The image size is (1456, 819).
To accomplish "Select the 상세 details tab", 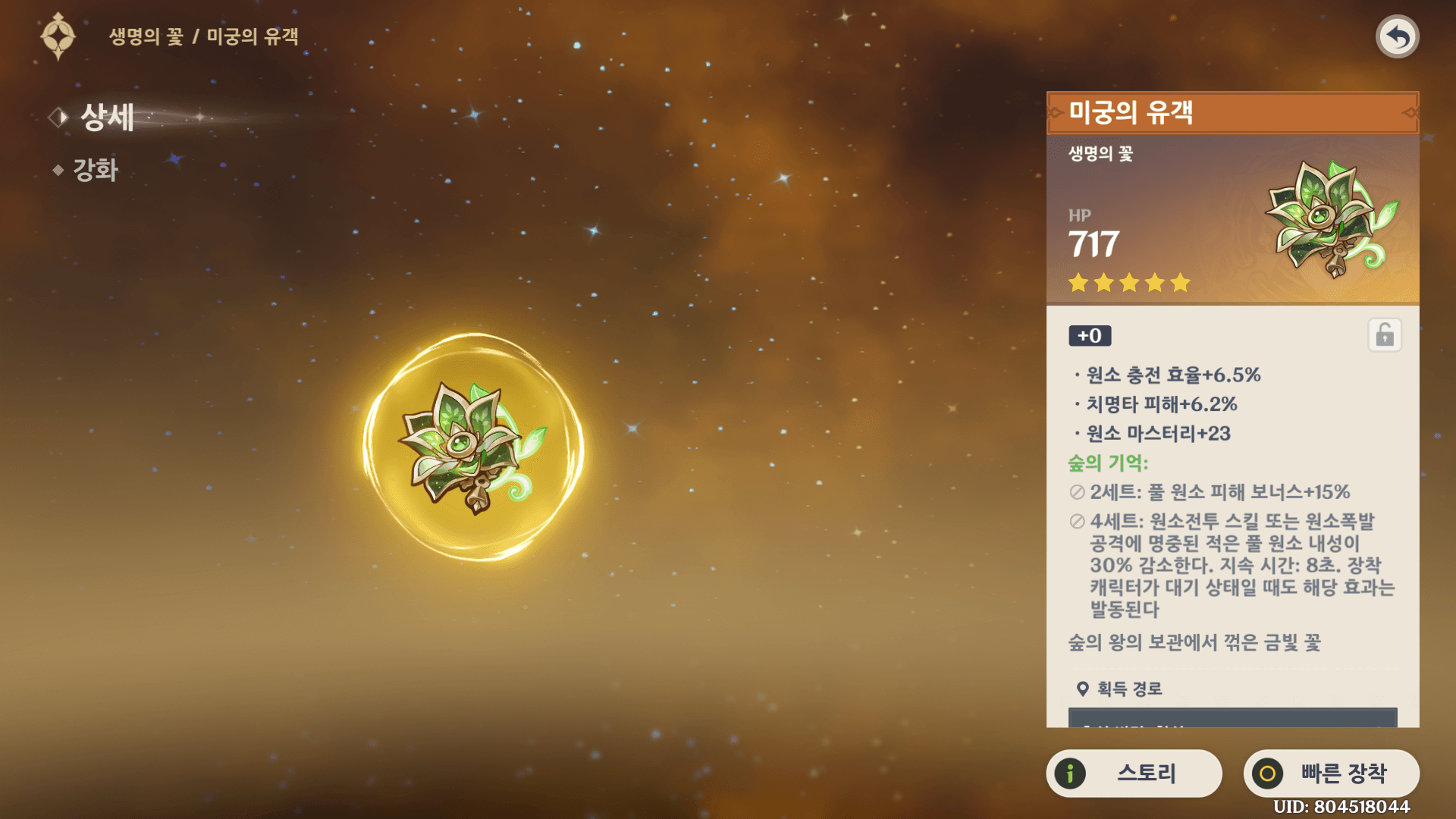I will pos(106,118).
